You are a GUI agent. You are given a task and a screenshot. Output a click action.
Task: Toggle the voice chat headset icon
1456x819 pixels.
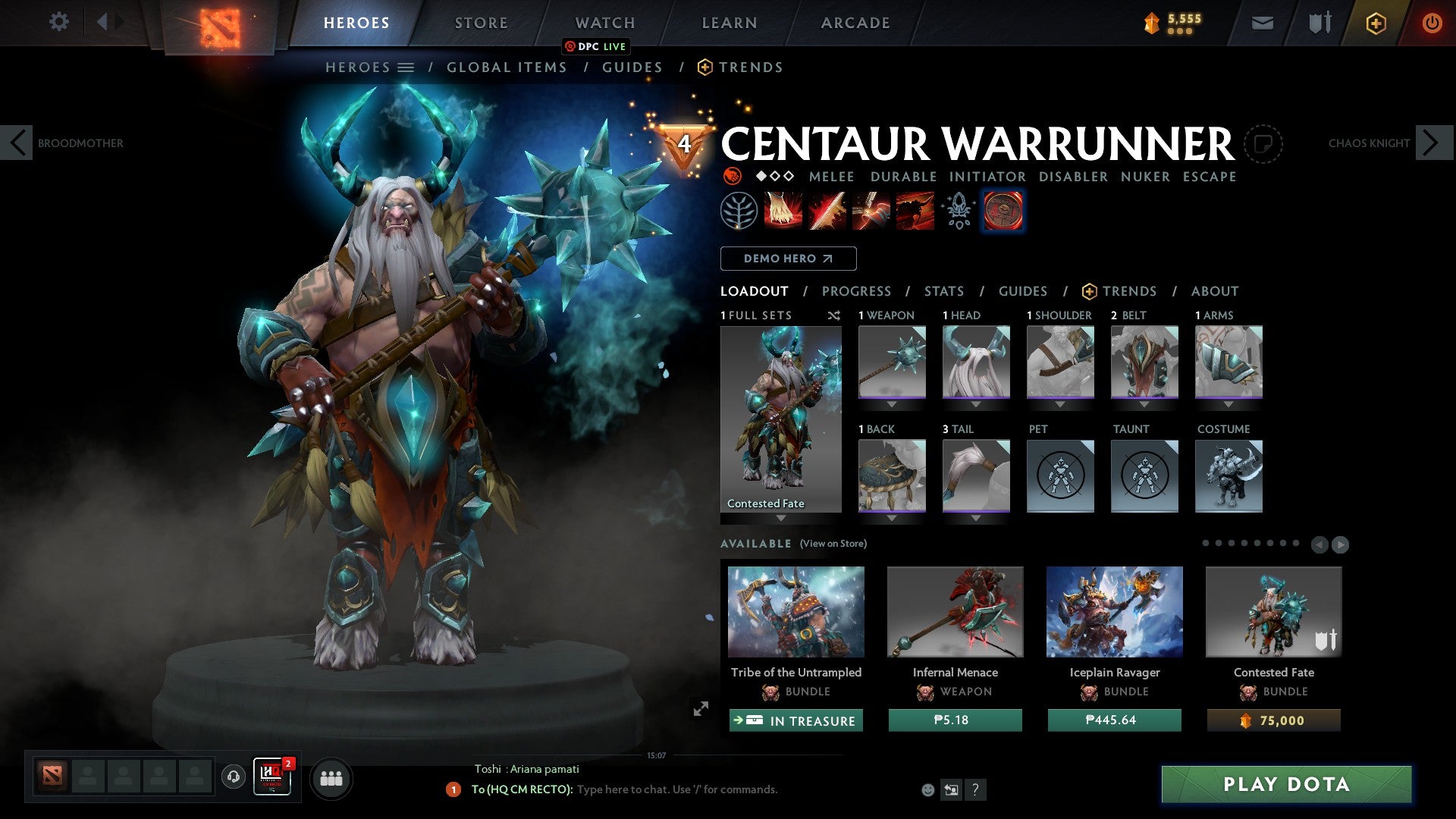tap(232, 778)
